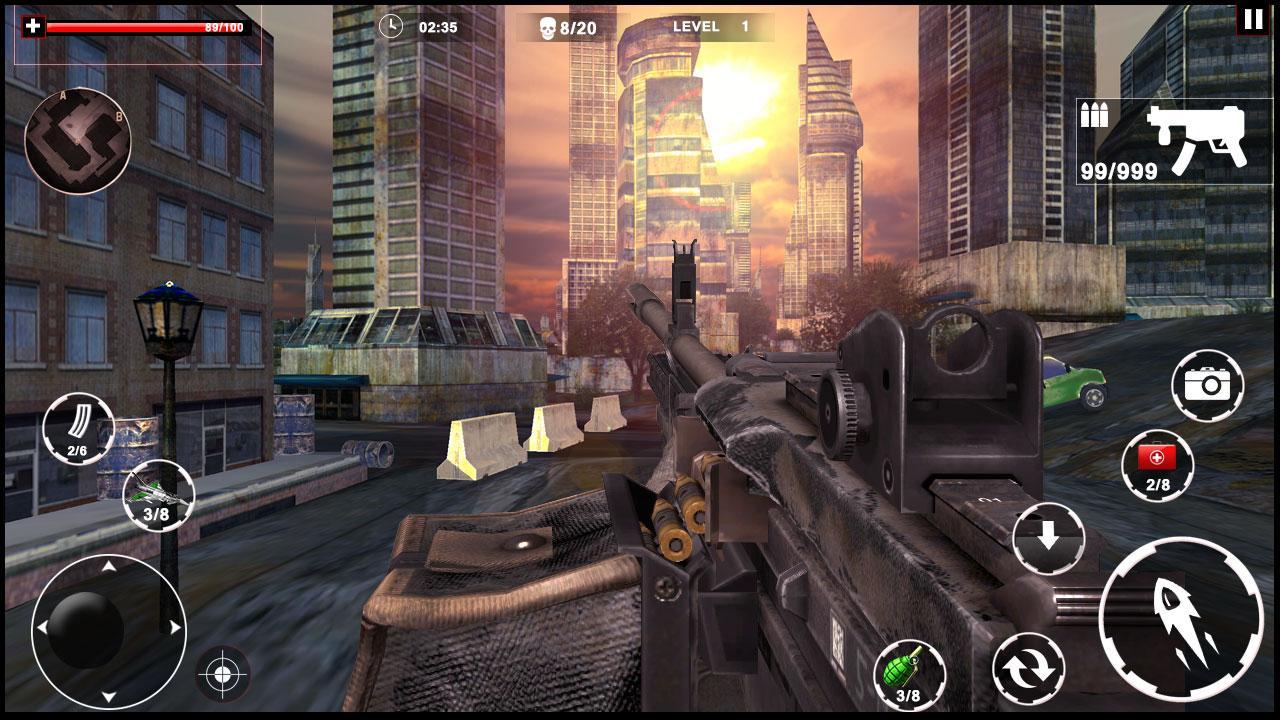This screenshot has height=720, width=1280.
Task: Take a screenshot using the camera icon
Action: [1209, 385]
